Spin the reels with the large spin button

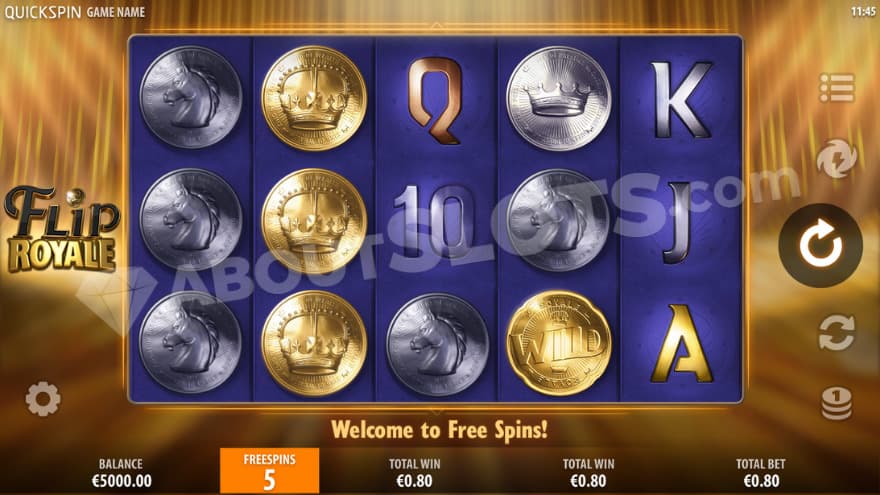tap(820, 245)
